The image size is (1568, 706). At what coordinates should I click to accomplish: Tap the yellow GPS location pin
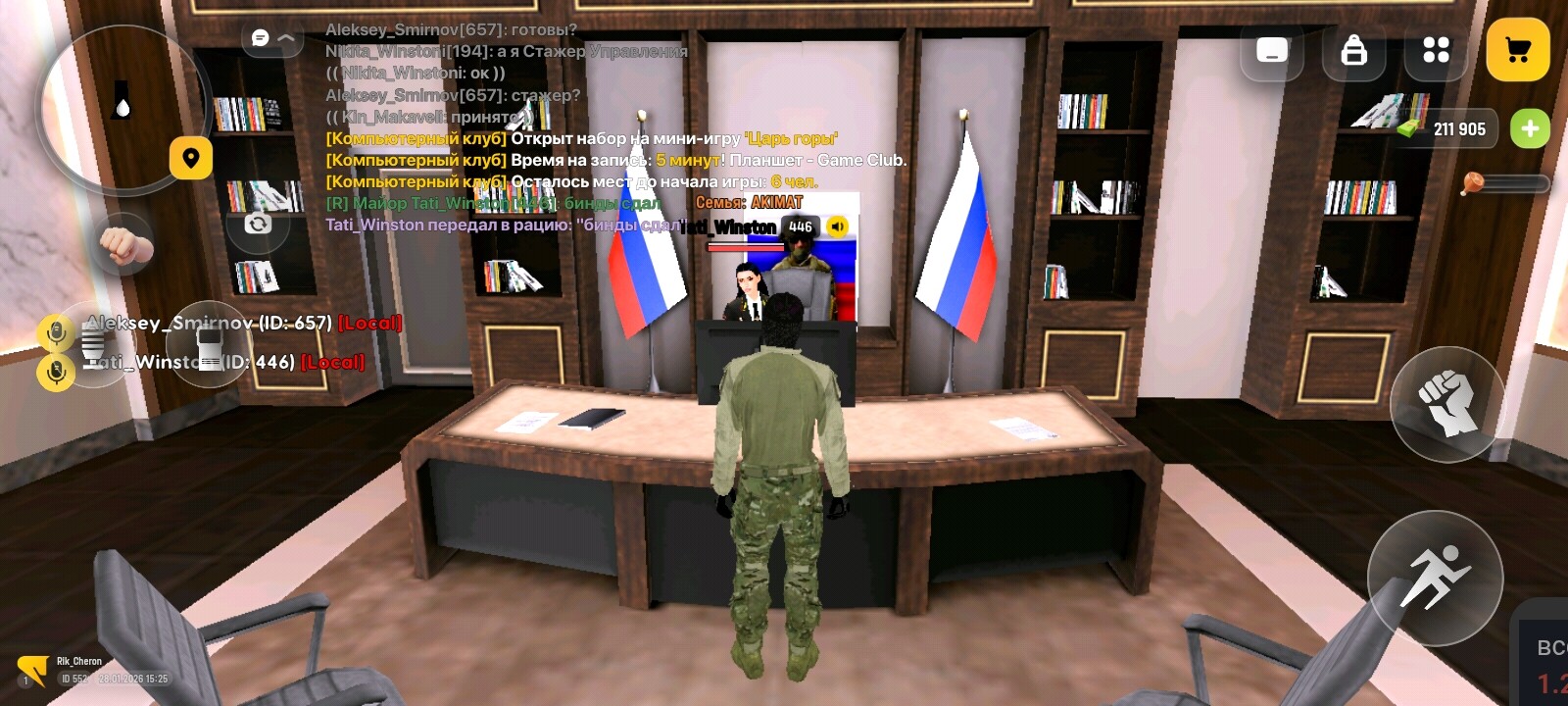(190, 158)
